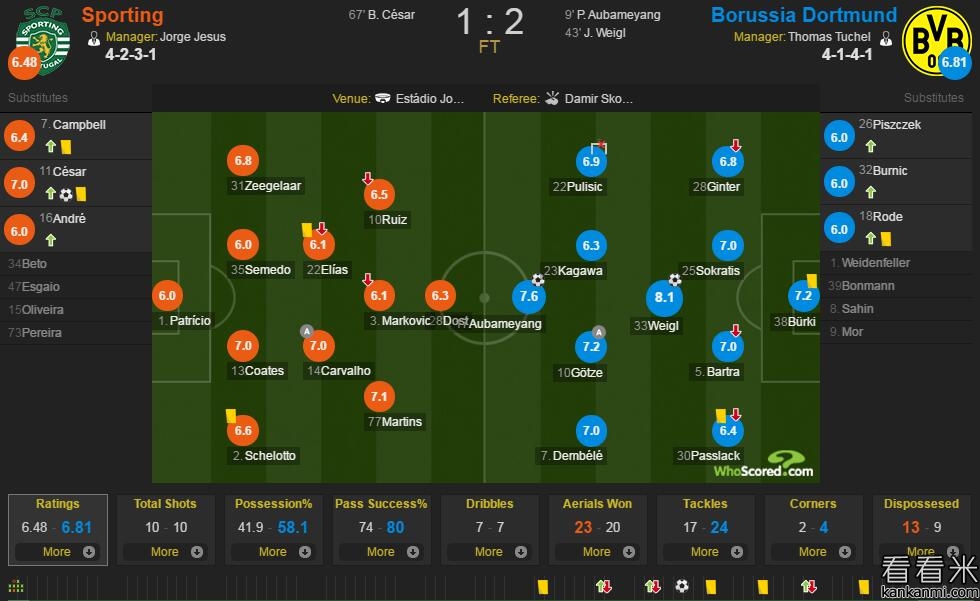980x601 pixels.
Task: Click Aubameyang's 7.6 rating marker
Action: [x=530, y=296]
